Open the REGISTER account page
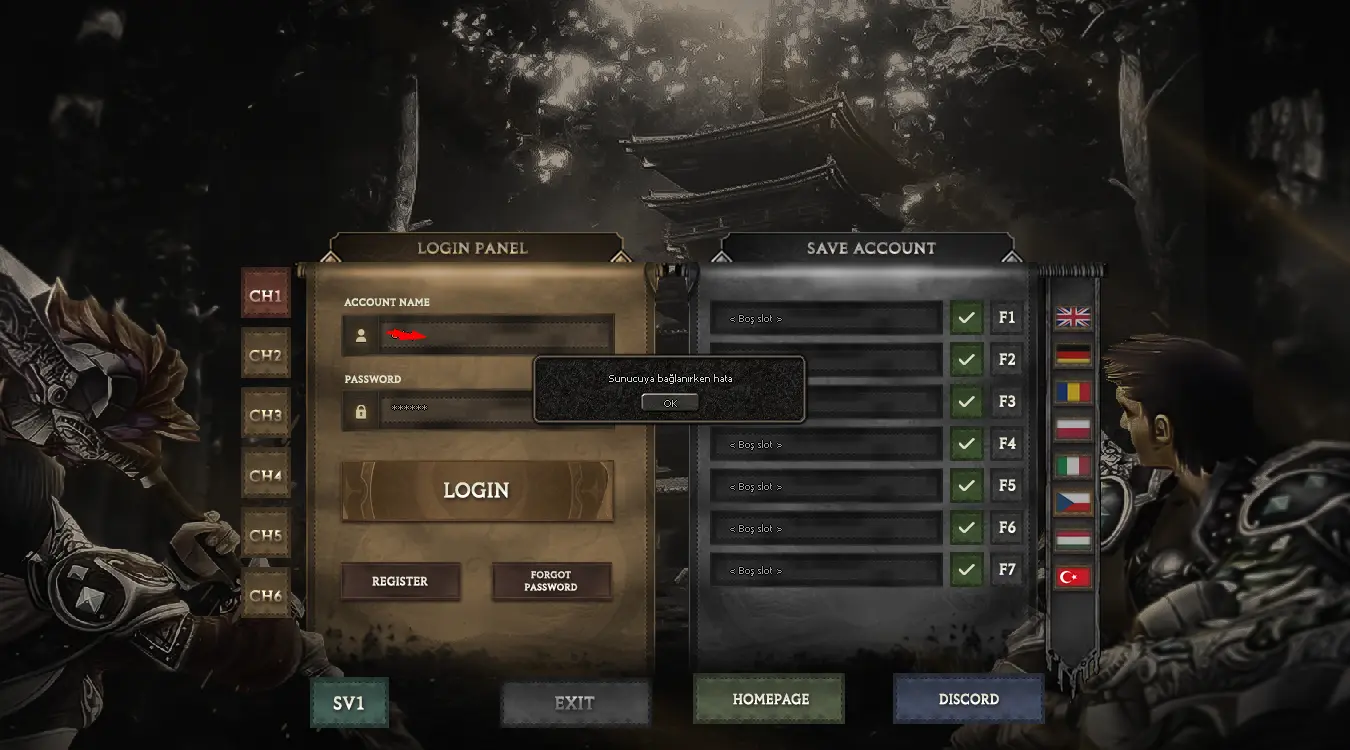 tap(400, 581)
